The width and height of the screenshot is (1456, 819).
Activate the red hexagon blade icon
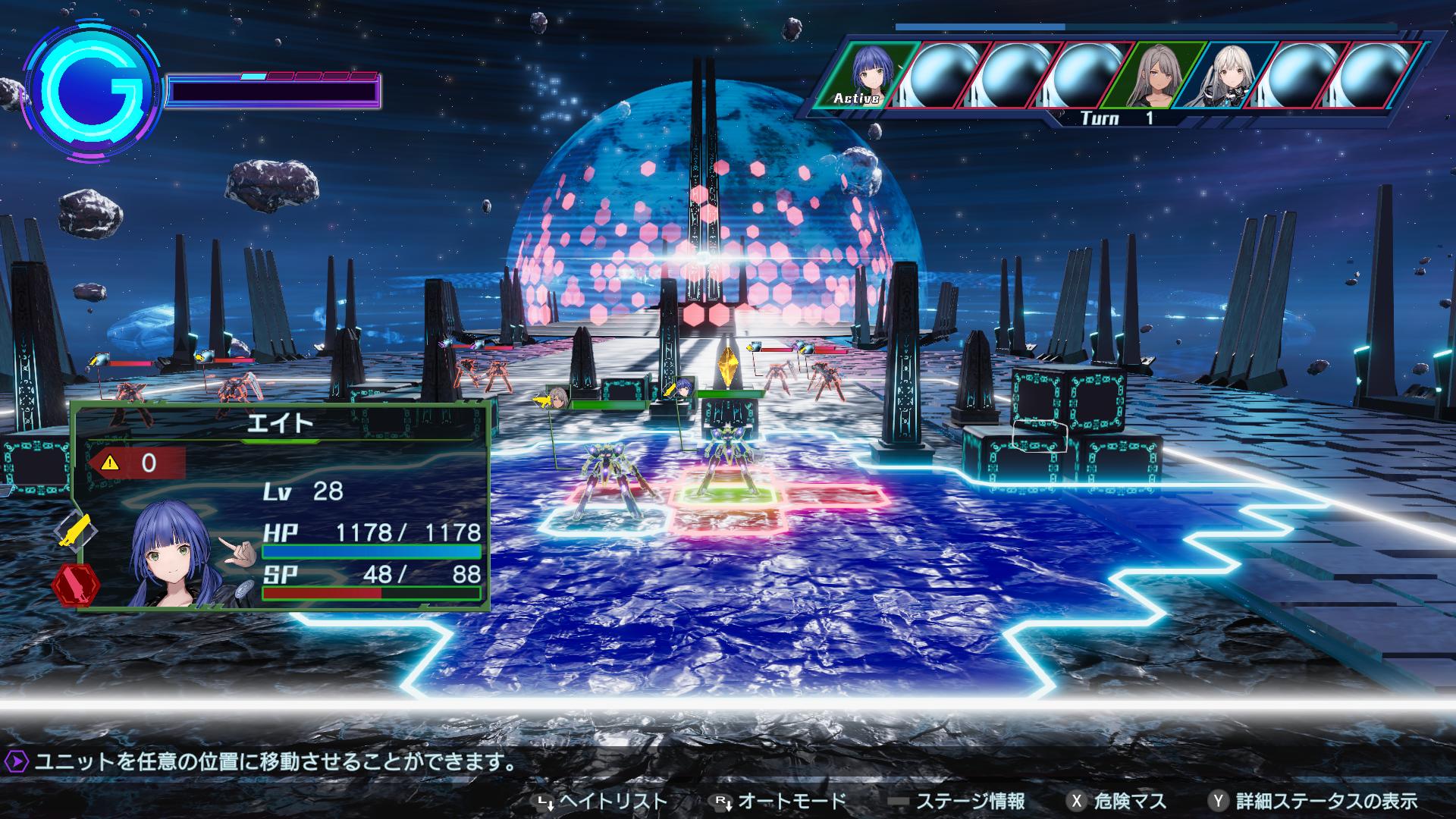click(x=76, y=585)
